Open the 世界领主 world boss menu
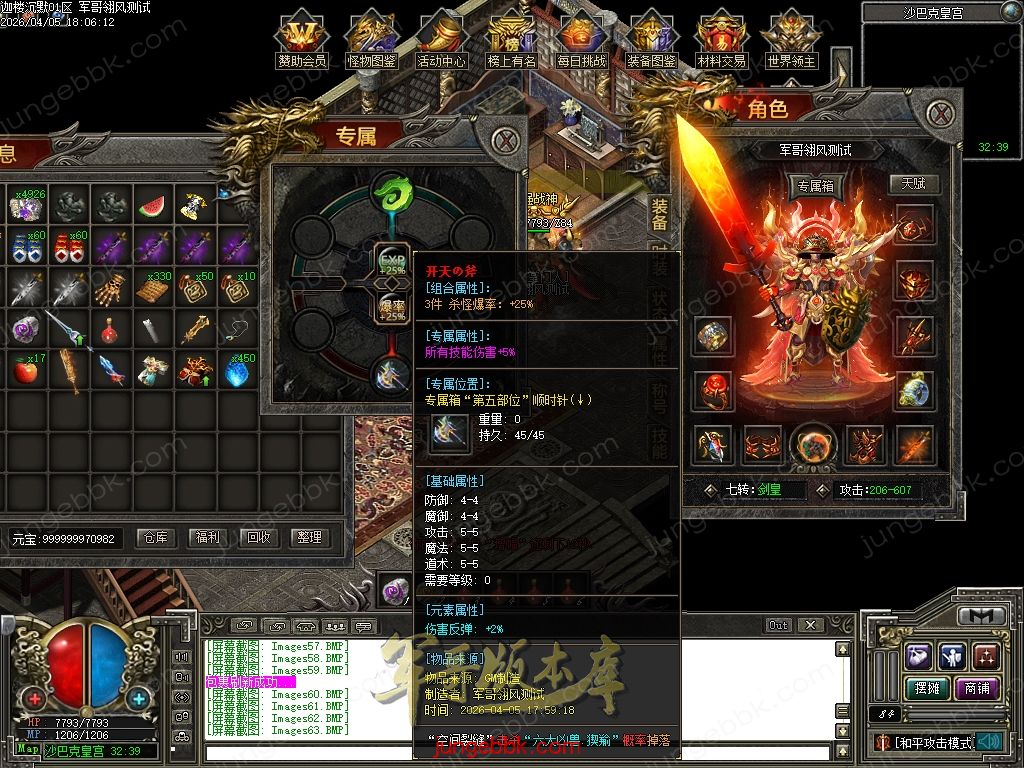The height and width of the screenshot is (768, 1024). pyautogui.click(x=791, y=40)
